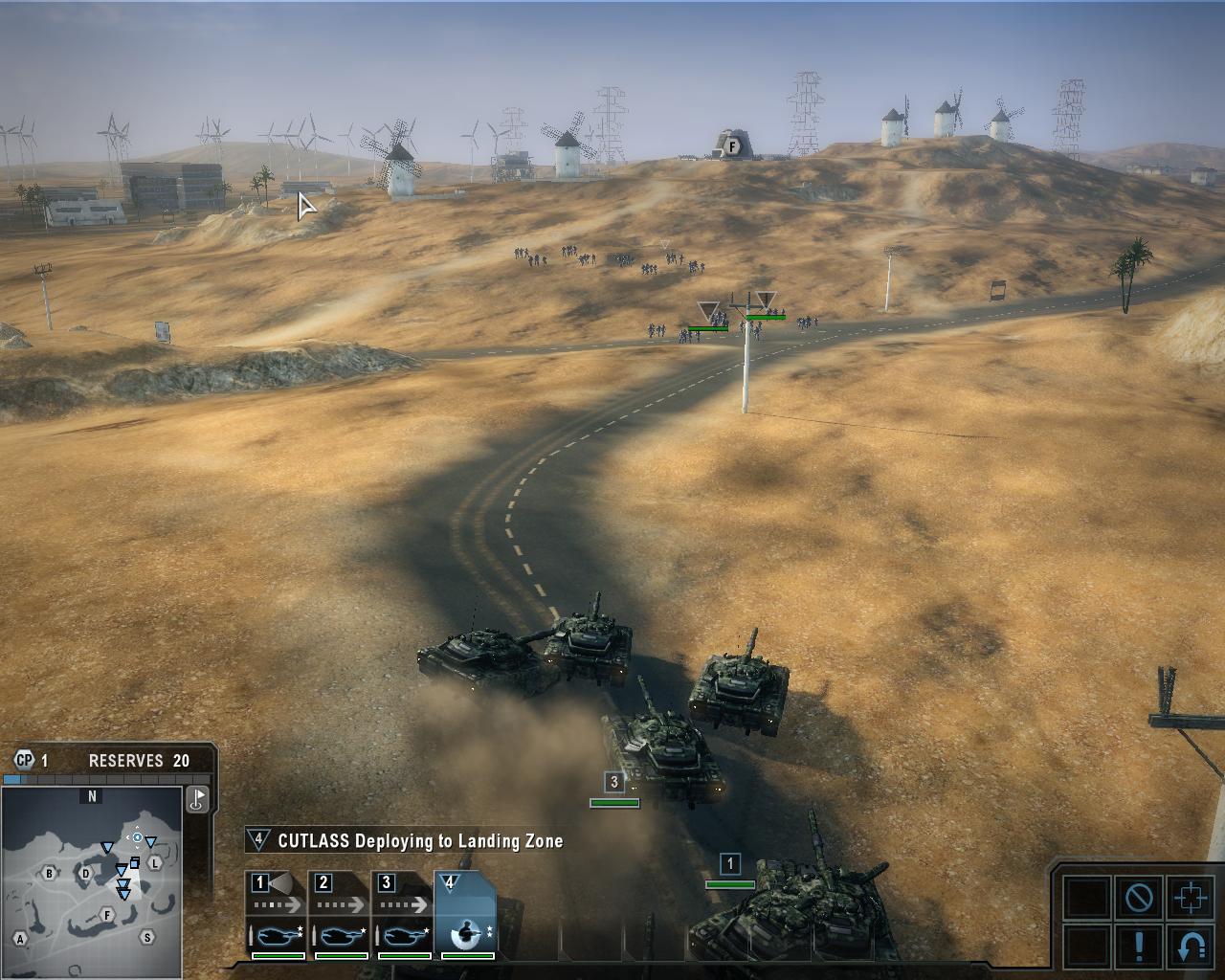Image resolution: width=1225 pixels, height=980 pixels.
Task: Select unit group 1 tank card
Action: tap(277, 914)
